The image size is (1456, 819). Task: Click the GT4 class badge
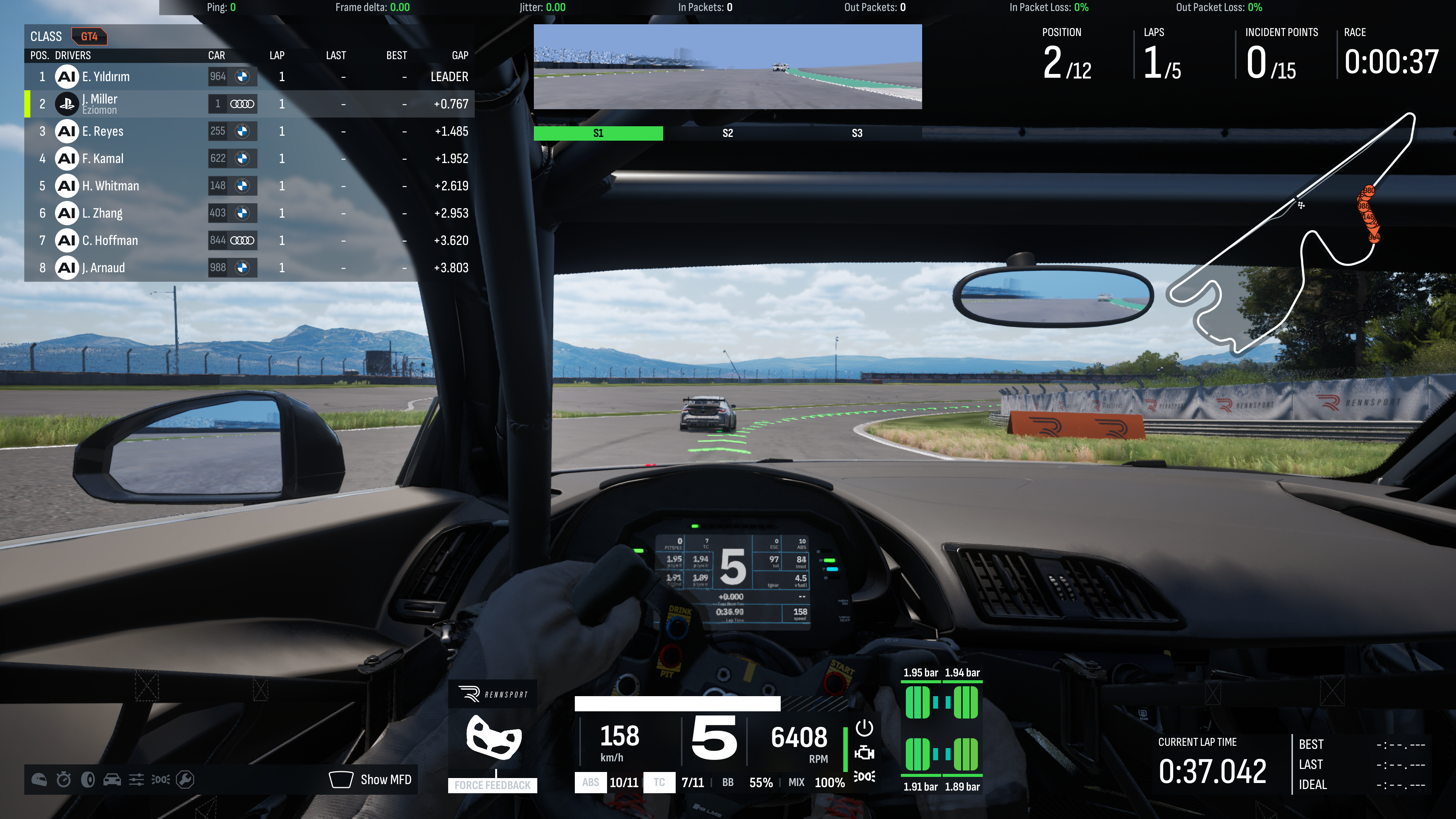89,37
